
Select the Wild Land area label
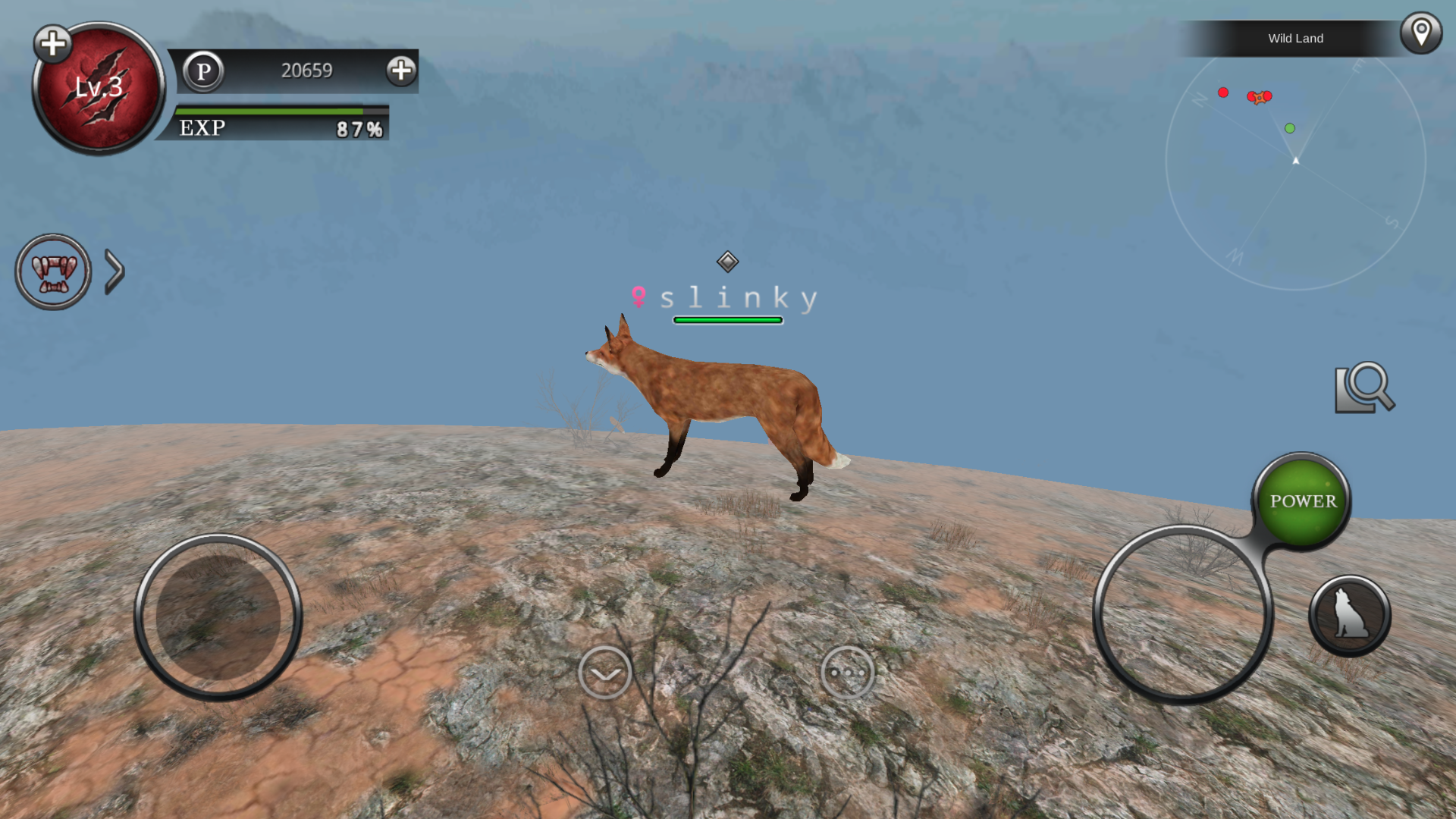(x=1295, y=39)
